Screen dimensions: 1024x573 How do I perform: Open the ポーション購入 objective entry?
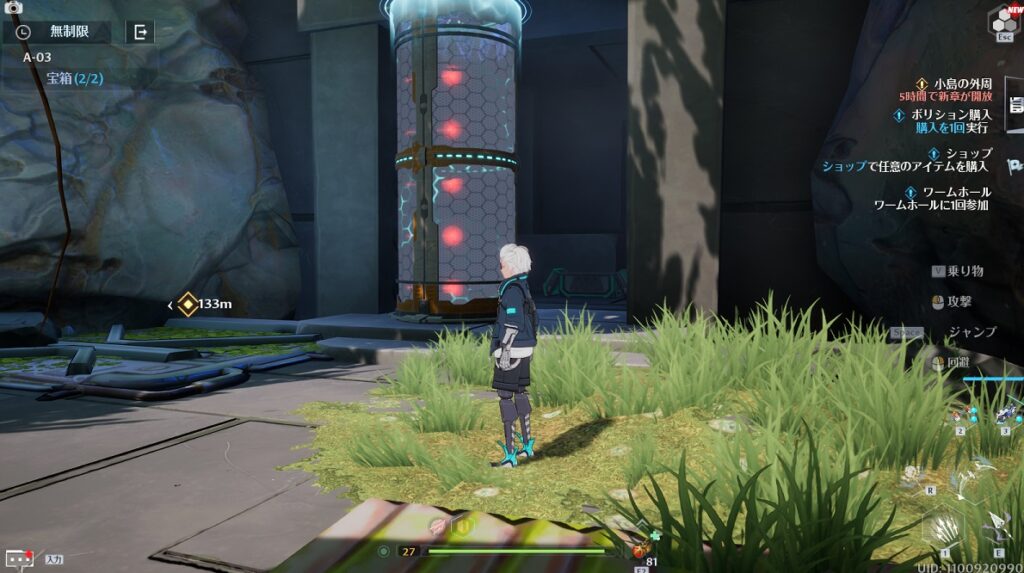click(x=950, y=121)
